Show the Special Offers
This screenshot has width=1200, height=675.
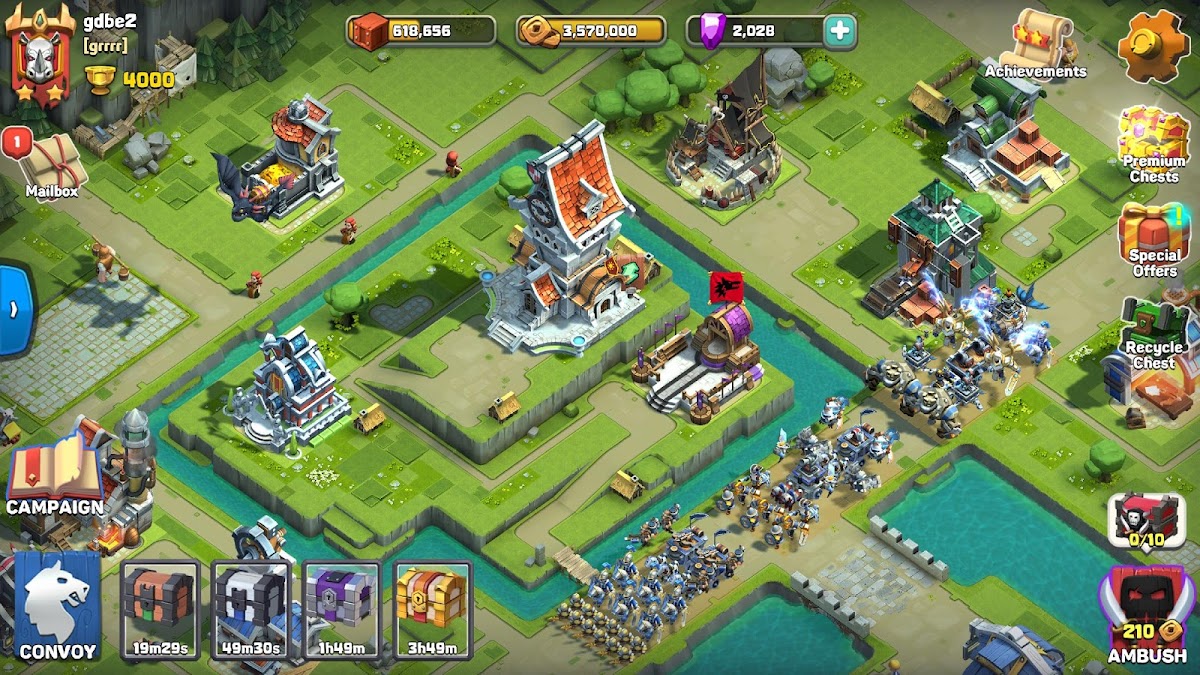(1153, 240)
